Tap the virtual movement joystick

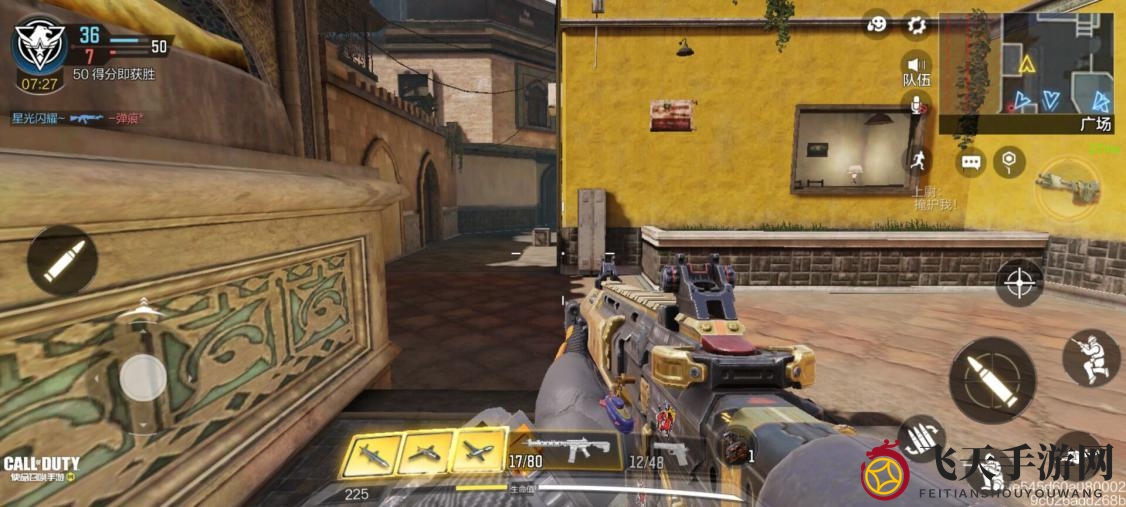tap(143, 378)
